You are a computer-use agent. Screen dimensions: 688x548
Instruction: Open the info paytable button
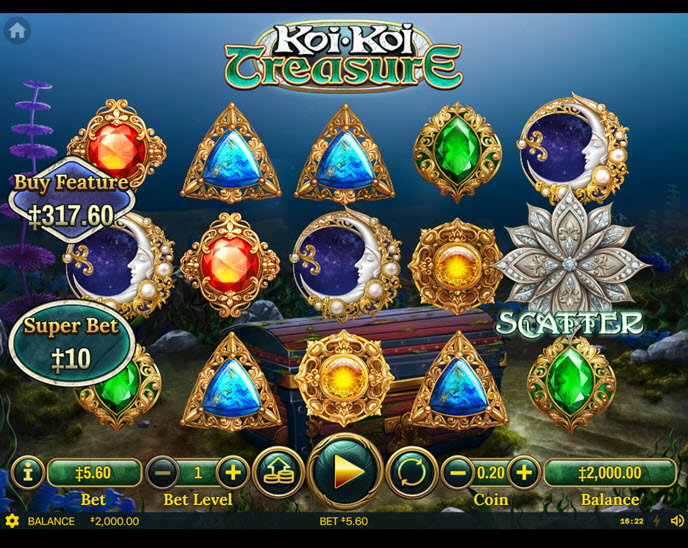click(27, 472)
